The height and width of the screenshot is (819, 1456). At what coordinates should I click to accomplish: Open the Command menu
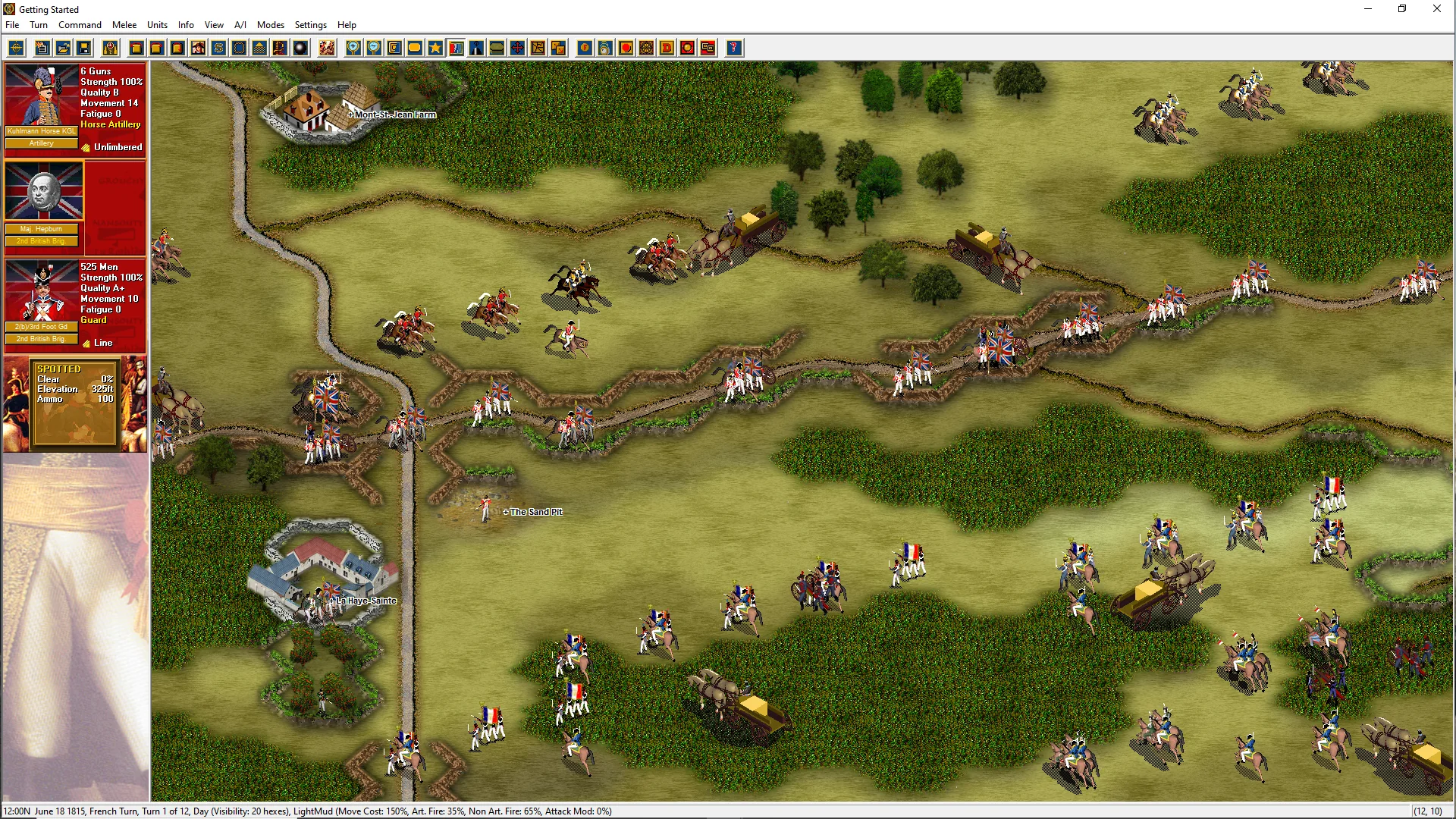click(x=80, y=25)
